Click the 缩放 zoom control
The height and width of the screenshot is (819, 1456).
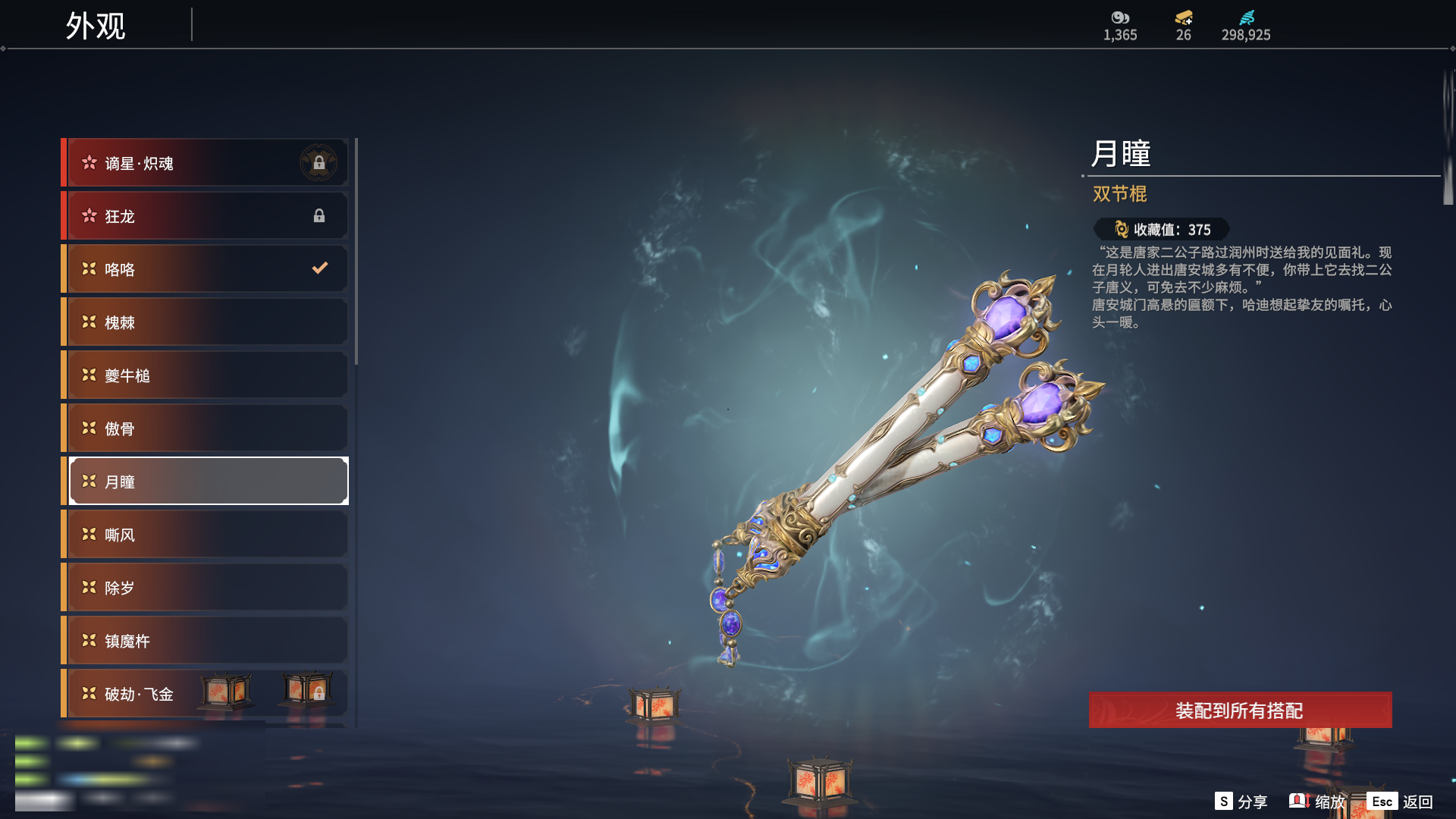1318,802
